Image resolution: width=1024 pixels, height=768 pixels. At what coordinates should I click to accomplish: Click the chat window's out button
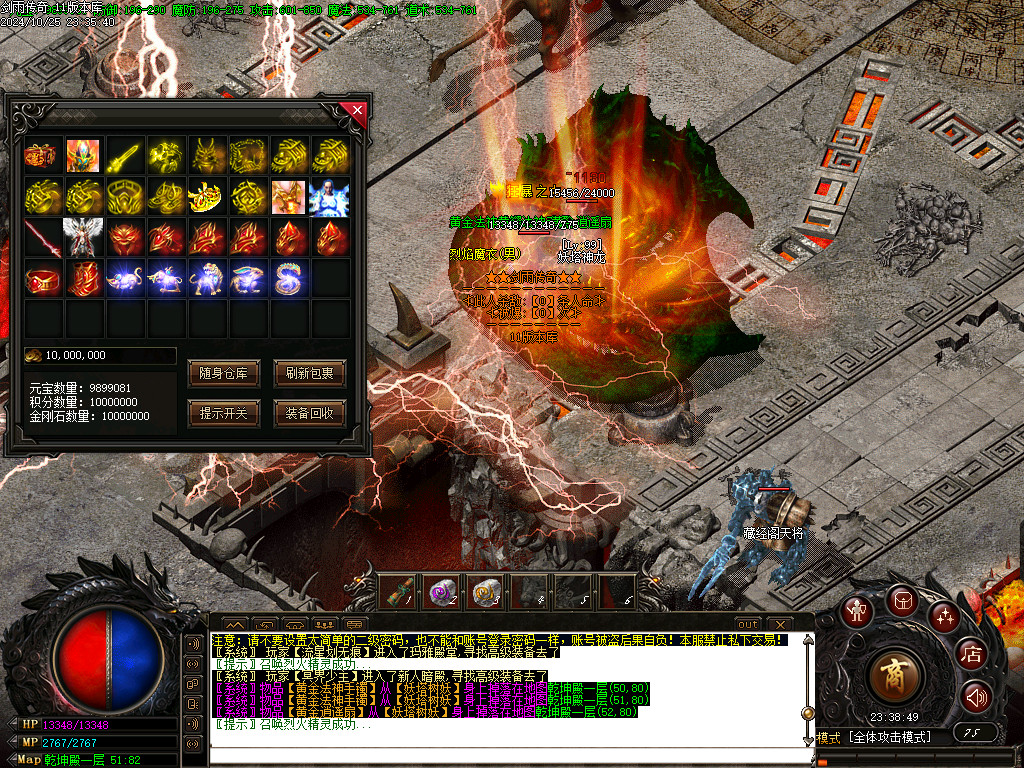coord(748,624)
